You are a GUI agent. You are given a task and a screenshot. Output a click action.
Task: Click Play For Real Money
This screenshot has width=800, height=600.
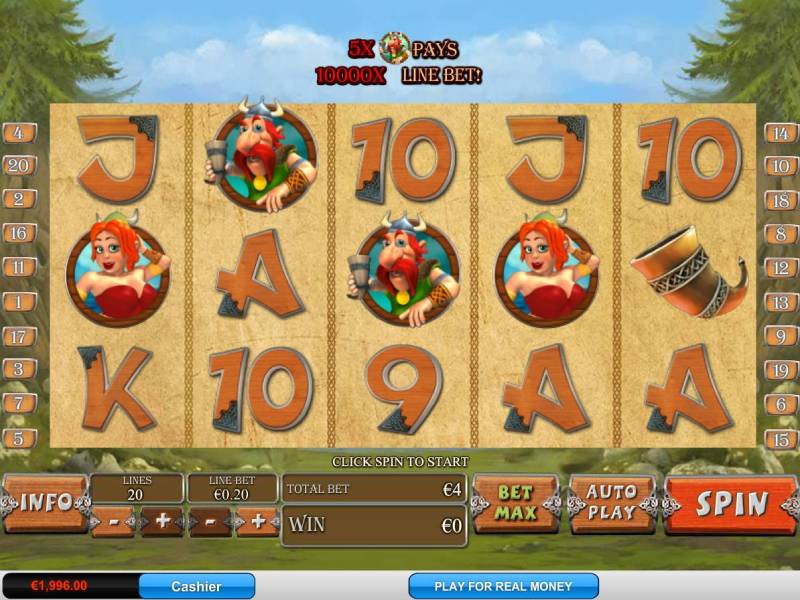[x=503, y=586]
